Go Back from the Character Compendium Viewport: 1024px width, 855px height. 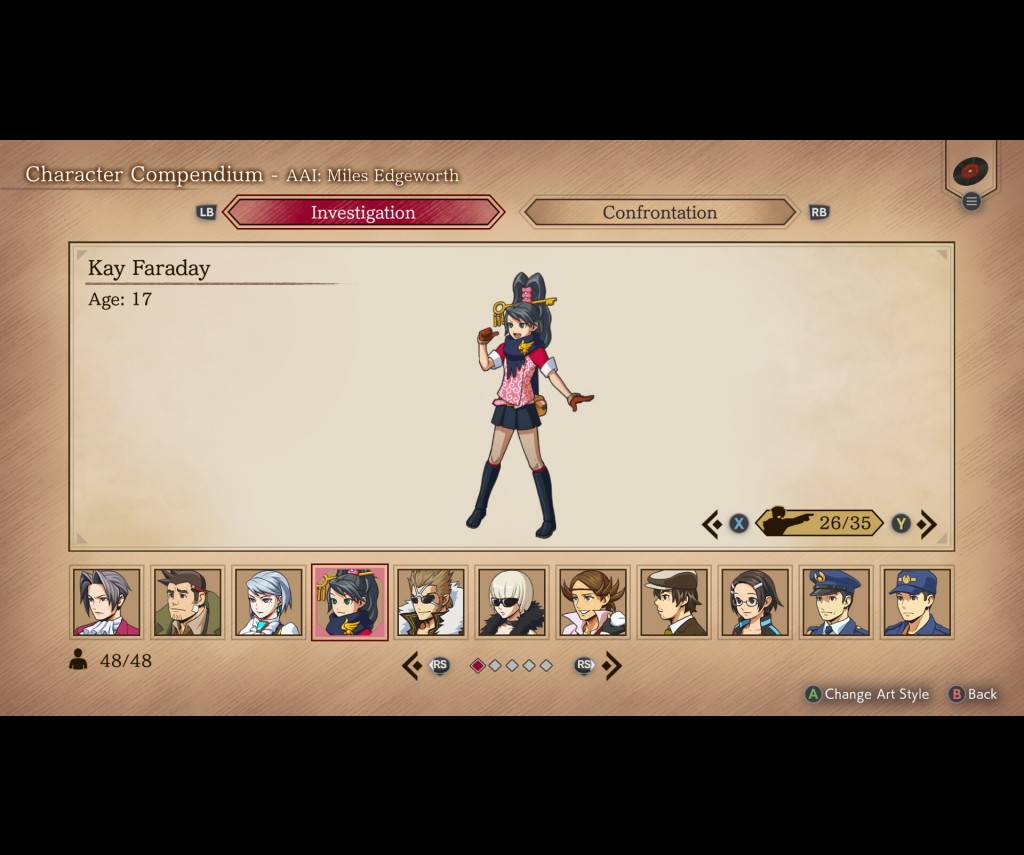[973, 694]
